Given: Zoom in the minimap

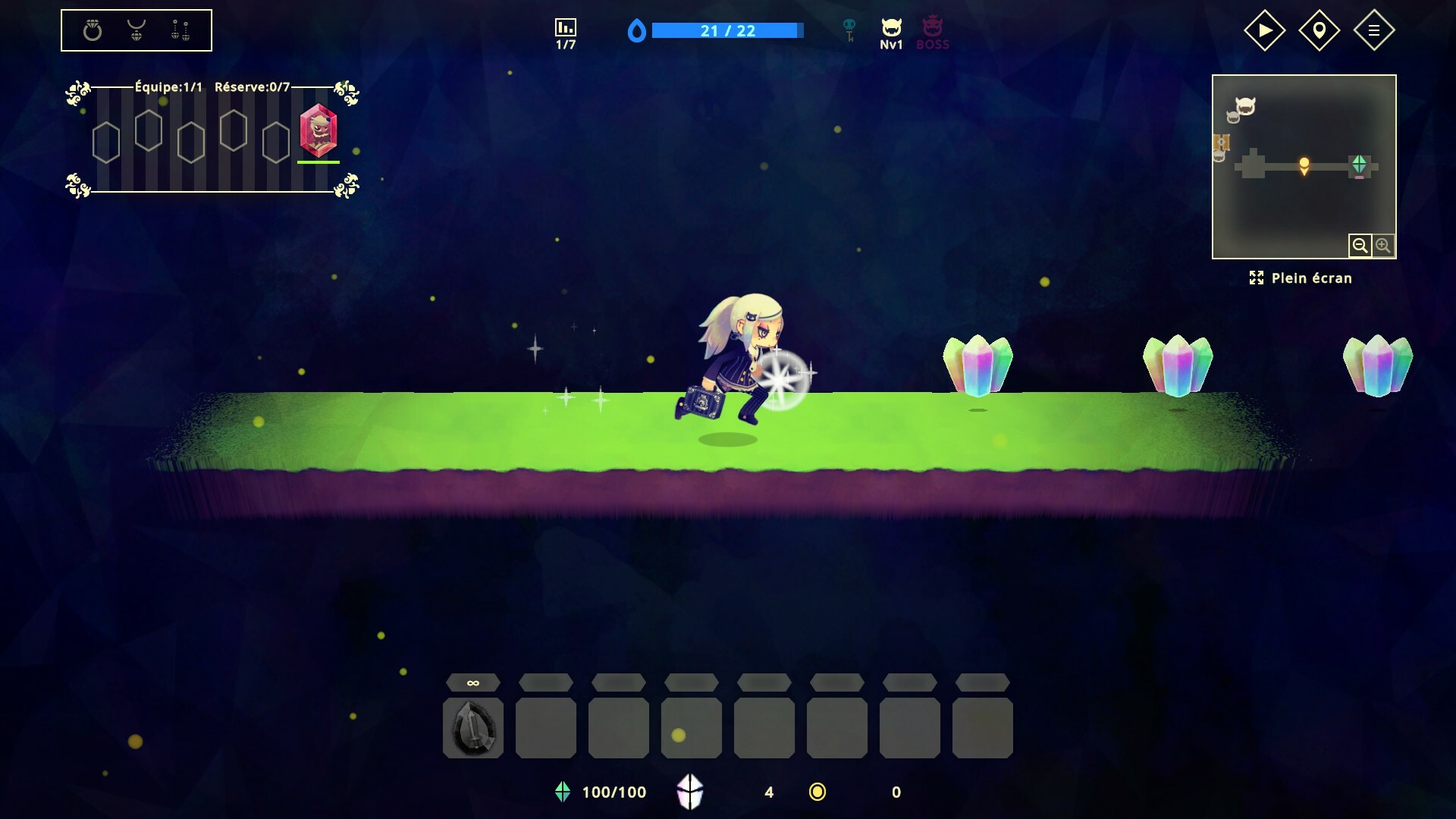Looking at the screenshot, I should pyautogui.click(x=1383, y=246).
